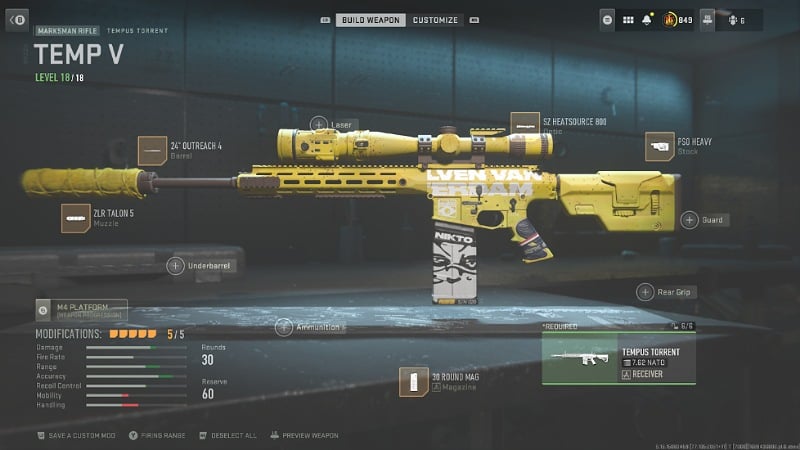Choose the ZLR Talon 5 muzzle slot
Viewport: 800px width, 450px height.
click(76, 218)
